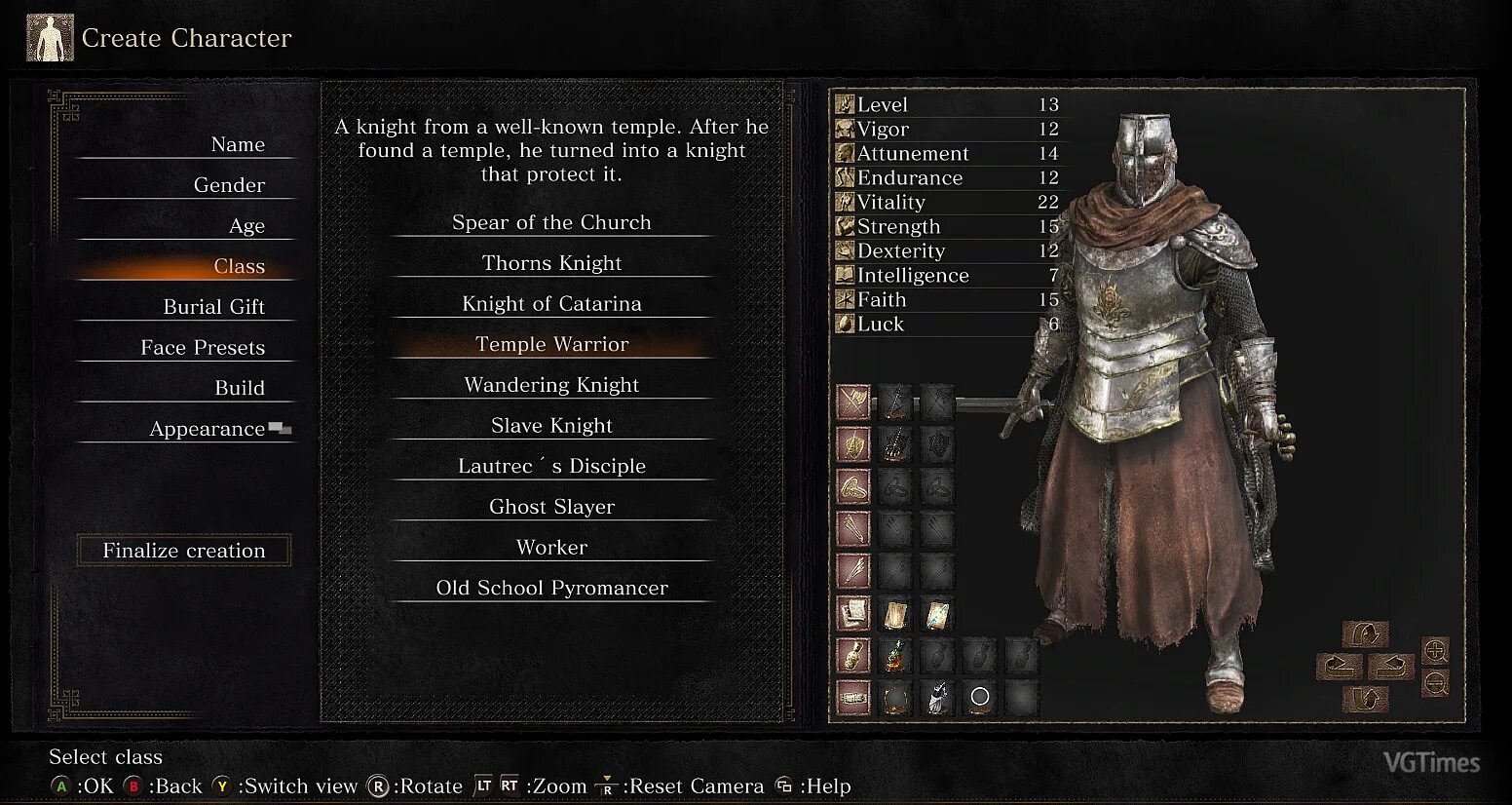Select the Thorns Knight class

tap(551, 263)
